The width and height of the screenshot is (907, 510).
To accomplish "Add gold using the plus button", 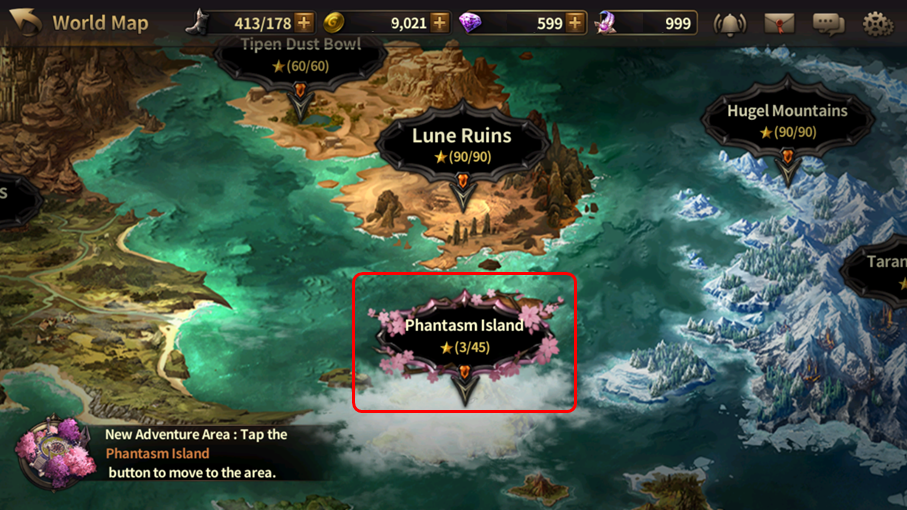I will pyautogui.click(x=440, y=23).
